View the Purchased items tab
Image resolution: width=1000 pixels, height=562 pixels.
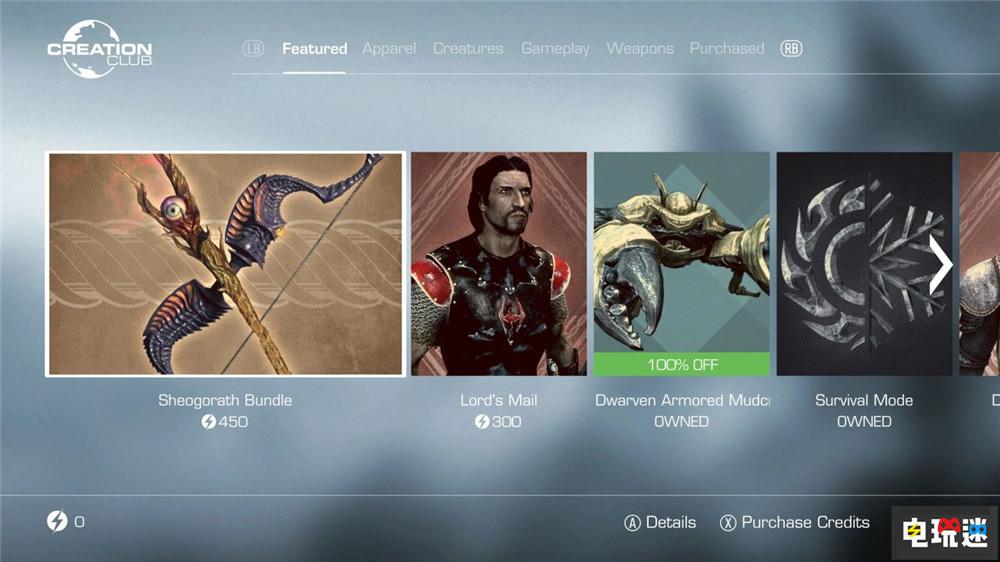[x=727, y=48]
